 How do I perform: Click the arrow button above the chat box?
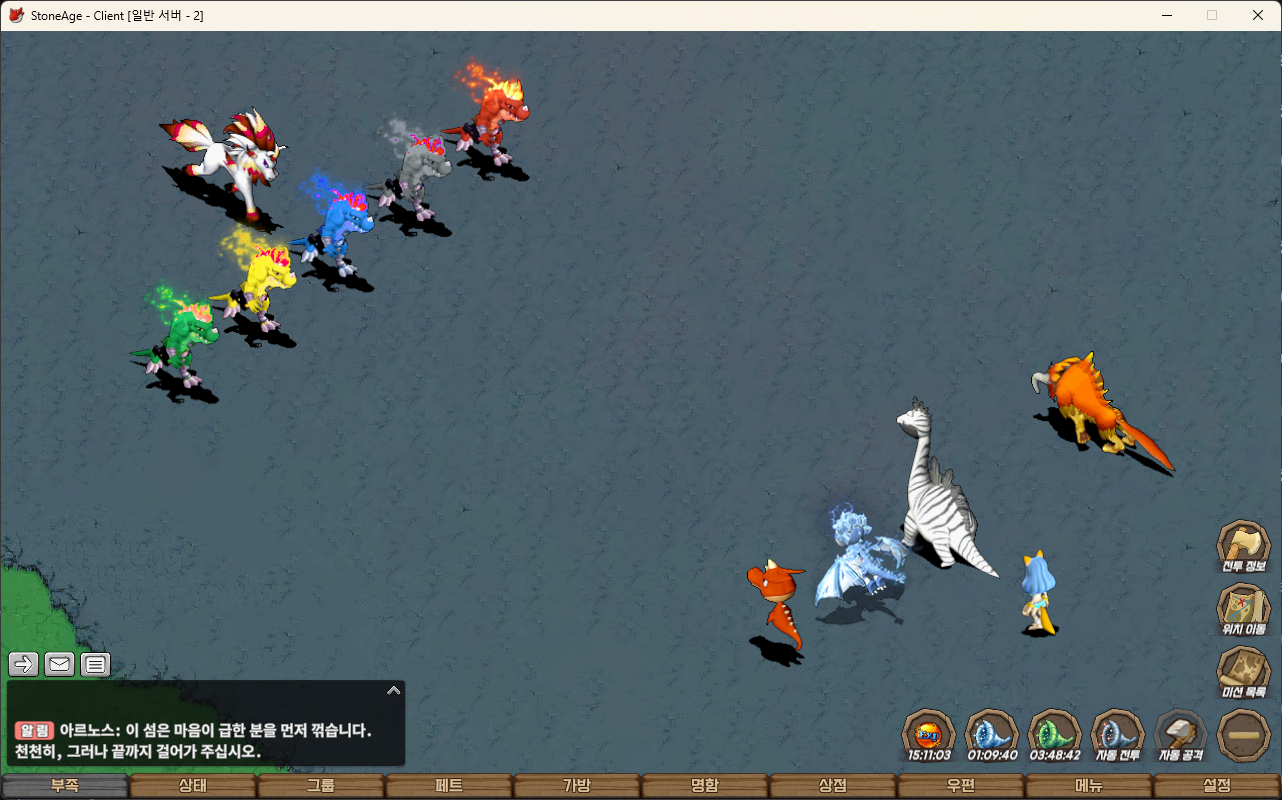coord(24,663)
